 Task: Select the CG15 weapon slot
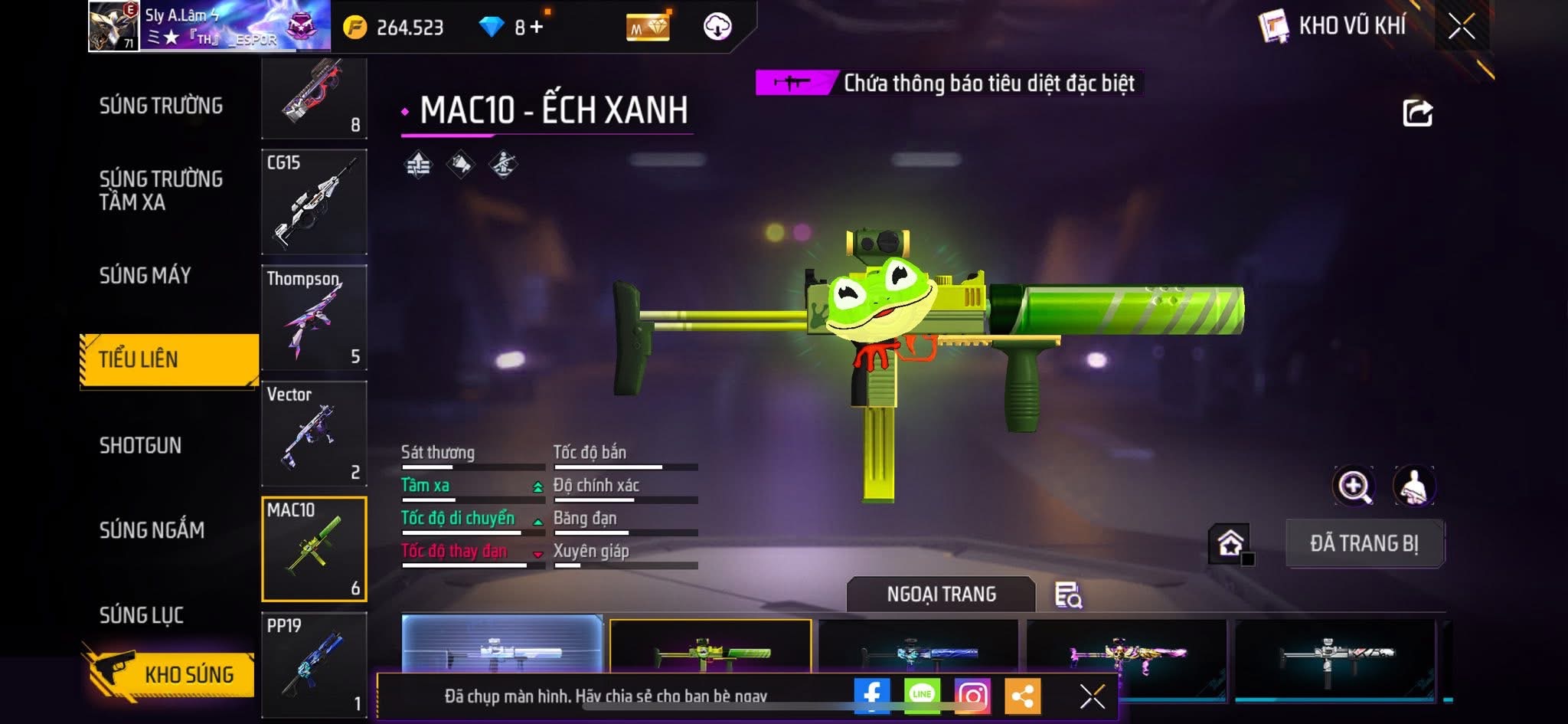pyautogui.click(x=314, y=201)
